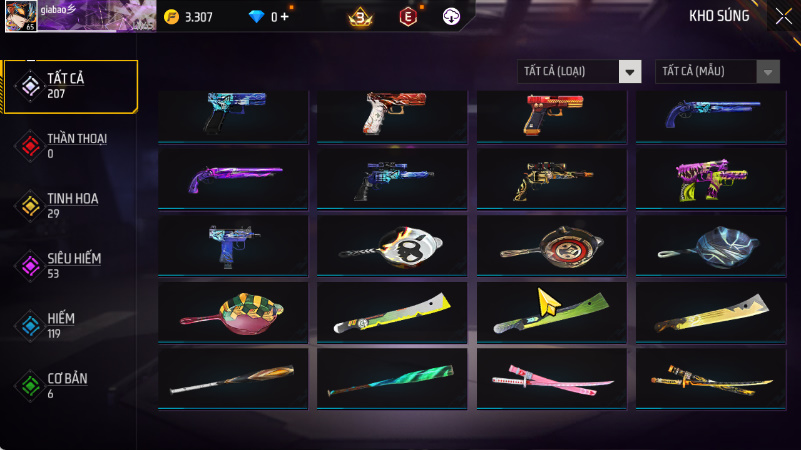Close the KHO SÚNG screen
This screenshot has height=450, width=801.
[783, 16]
